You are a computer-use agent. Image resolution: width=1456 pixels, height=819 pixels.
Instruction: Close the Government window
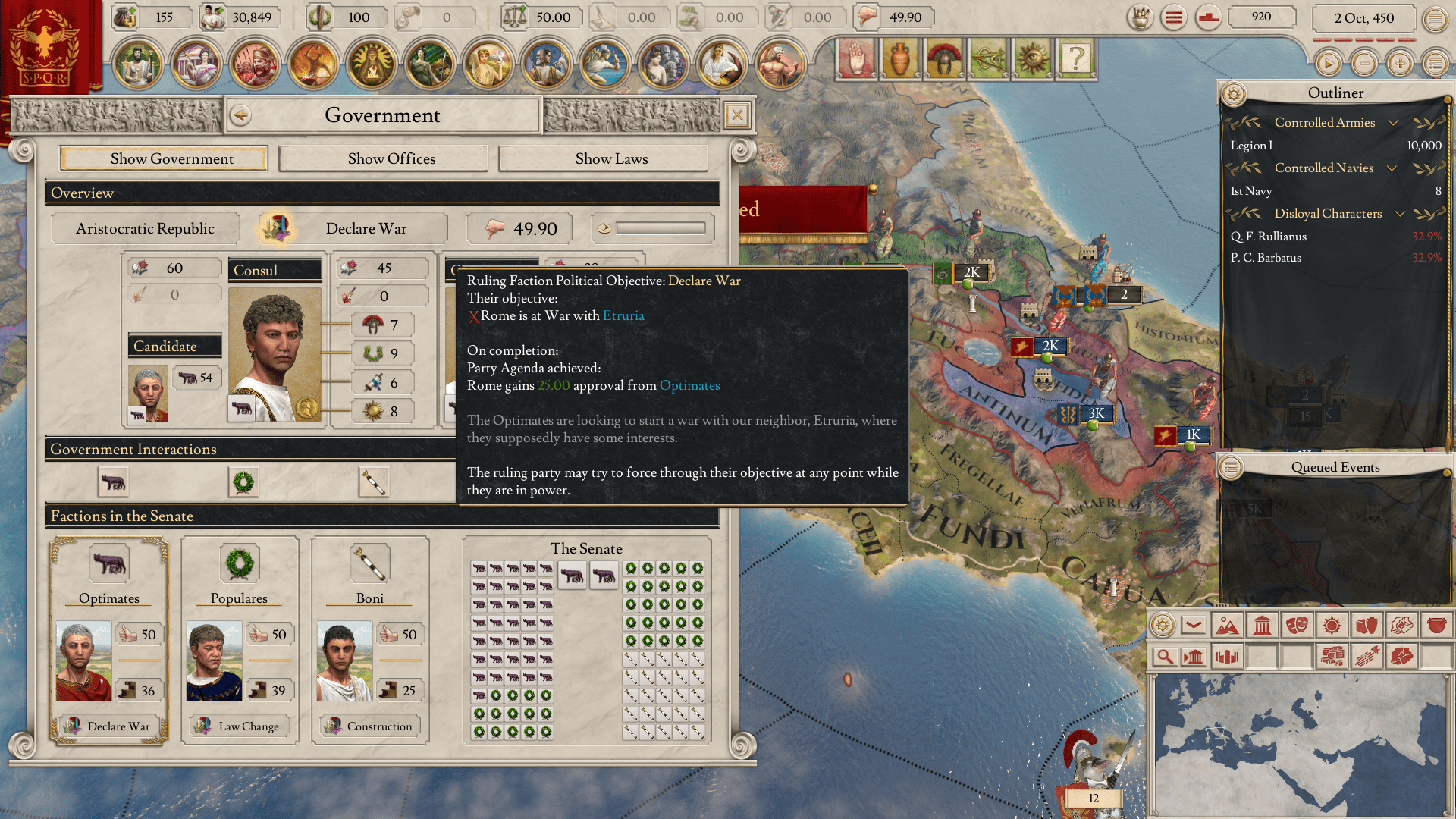coord(736,115)
